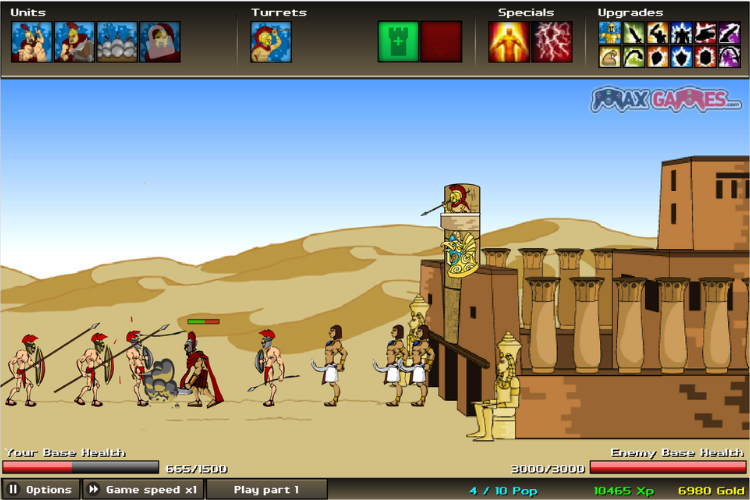Image resolution: width=750 pixels, height=500 pixels.
Task: Buy the golden Spartan helmet upgrade
Action: 610,33
